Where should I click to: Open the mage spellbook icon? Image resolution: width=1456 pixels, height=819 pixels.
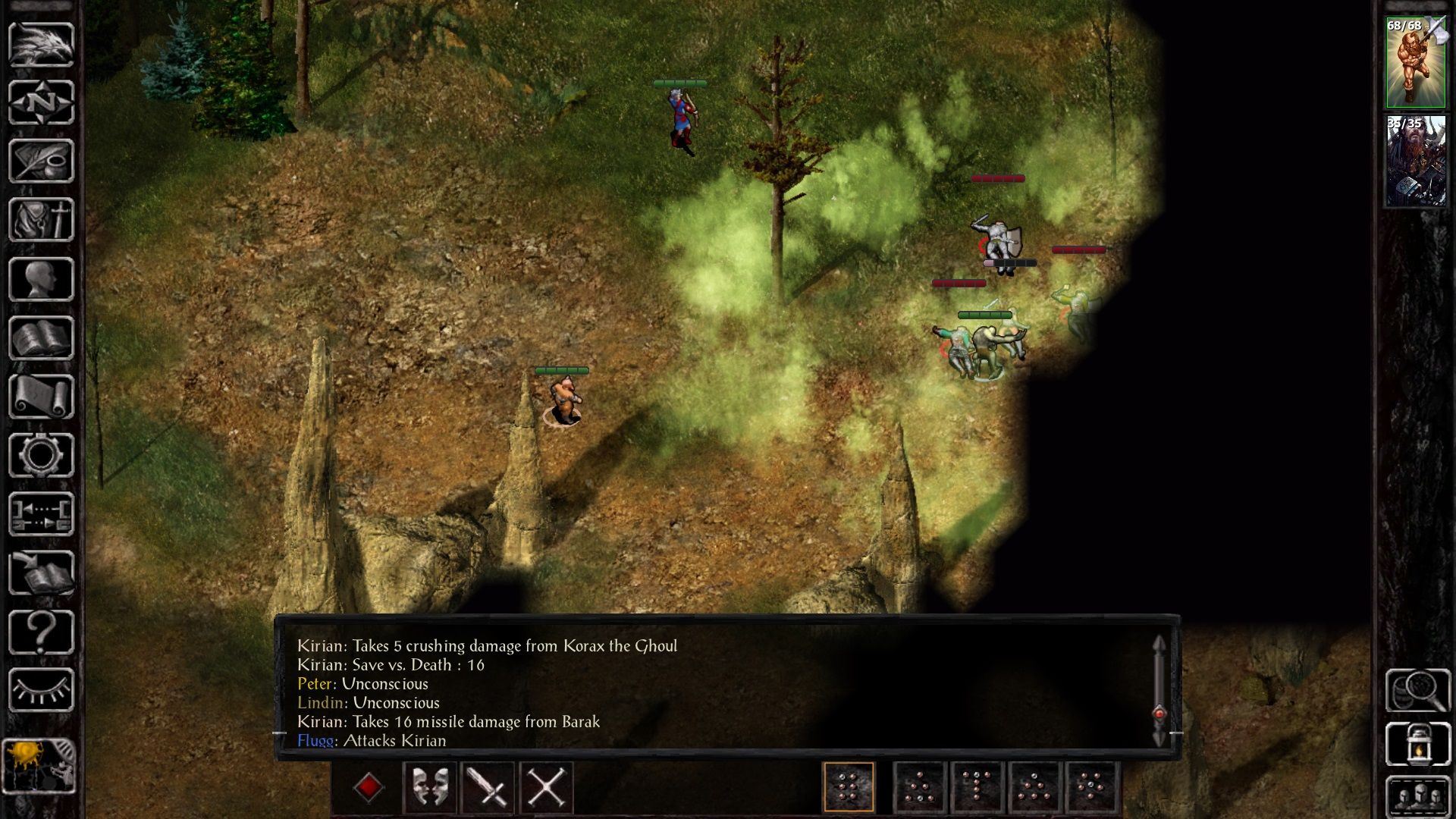coord(41,337)
